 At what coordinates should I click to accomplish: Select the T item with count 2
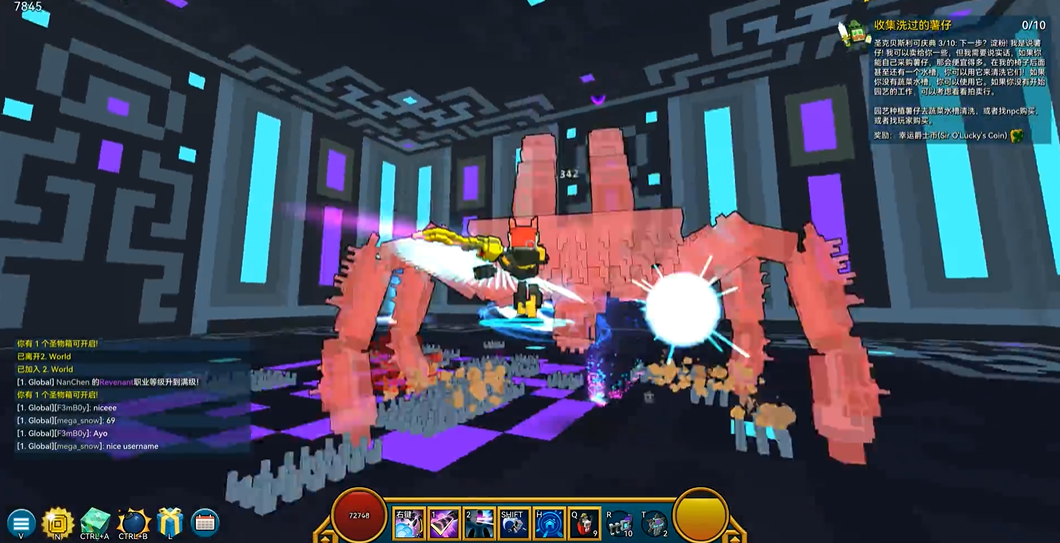[654, 523]
